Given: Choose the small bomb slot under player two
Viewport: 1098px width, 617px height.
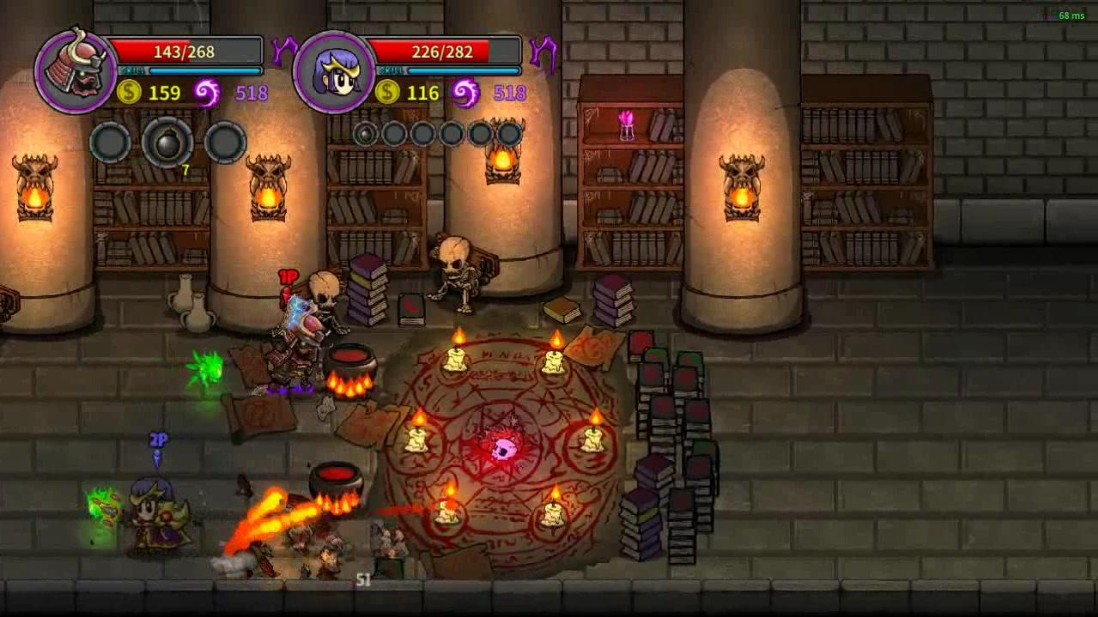Looking at the screenshot, I should point(365,133).
